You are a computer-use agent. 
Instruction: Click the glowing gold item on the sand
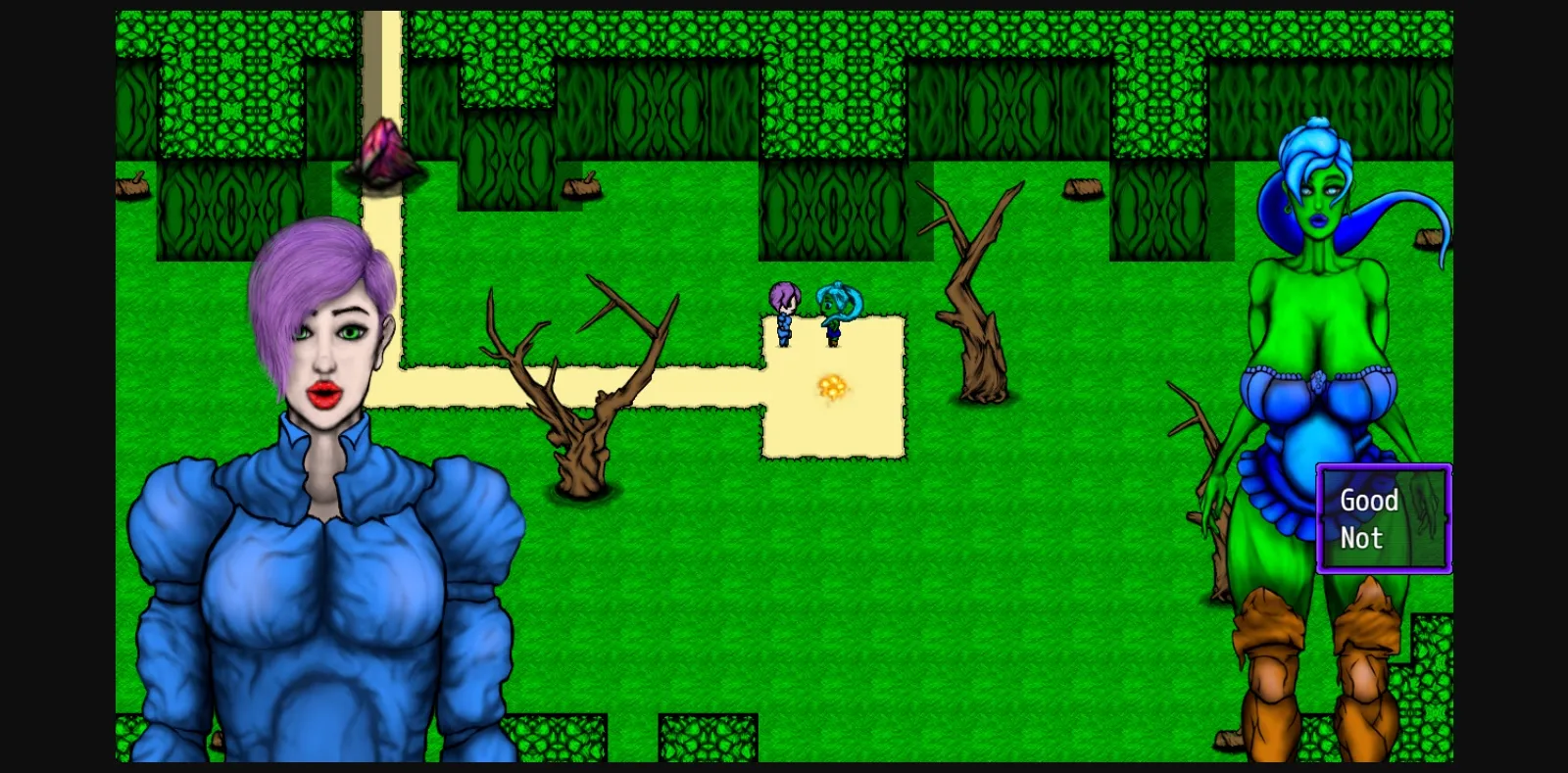pos(832,386)
